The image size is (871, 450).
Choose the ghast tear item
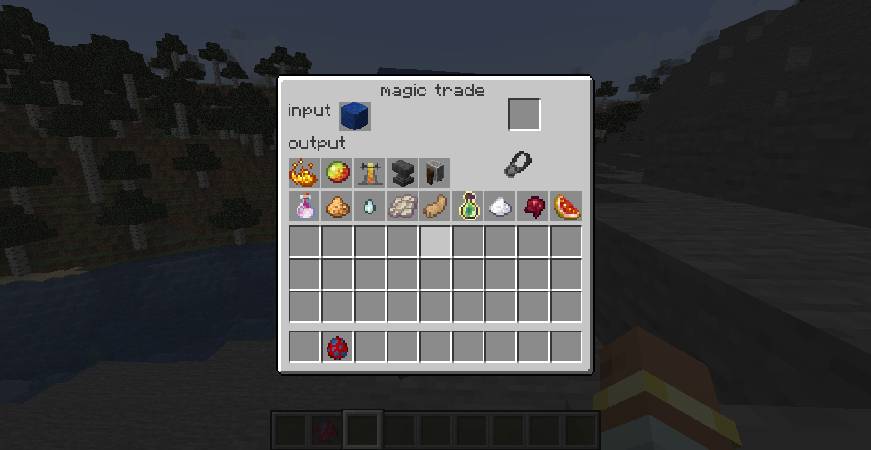tap(370, 207)
